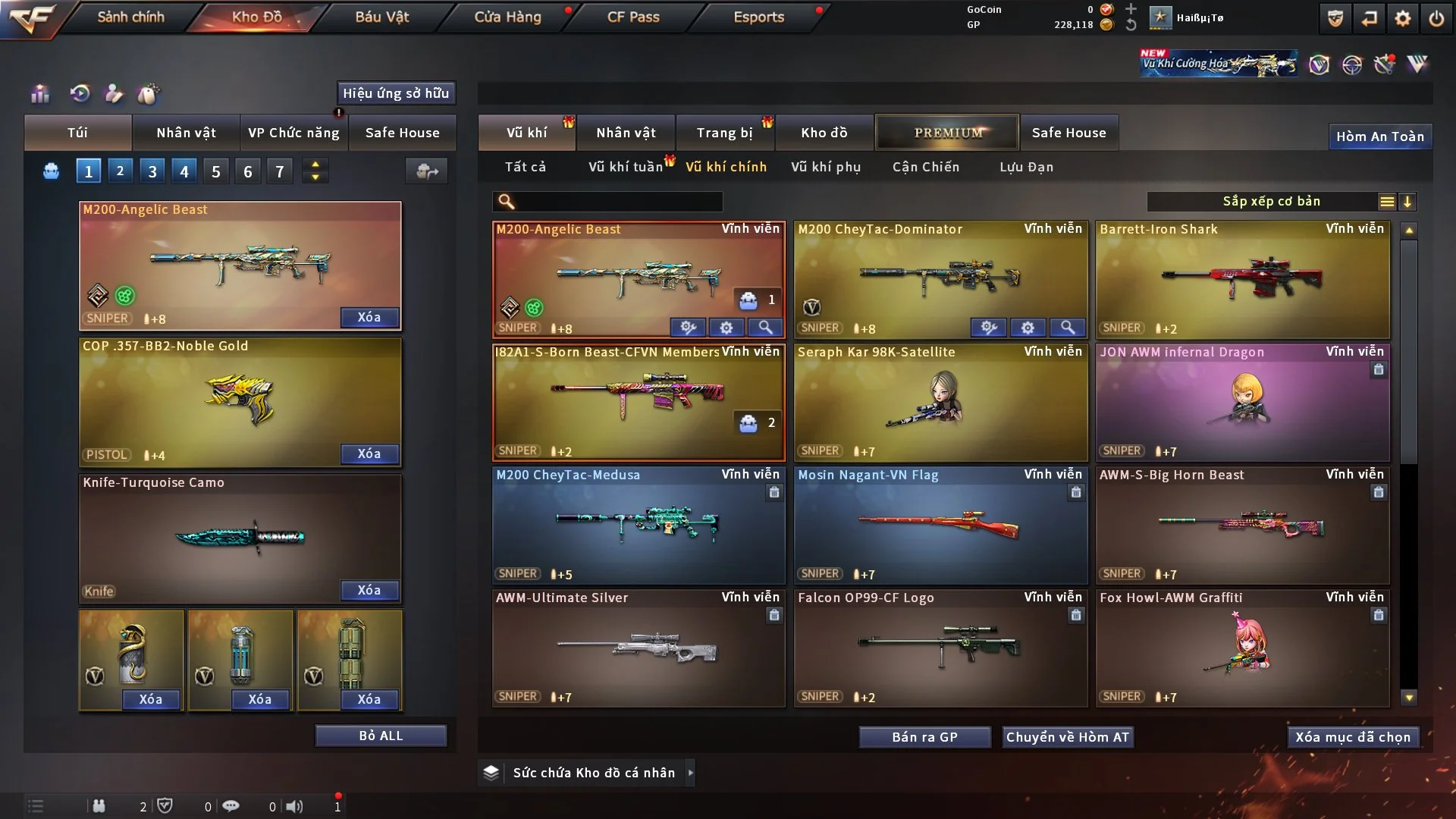
Task: Click the Bỏ ALL button
Action: coord(381,736)
